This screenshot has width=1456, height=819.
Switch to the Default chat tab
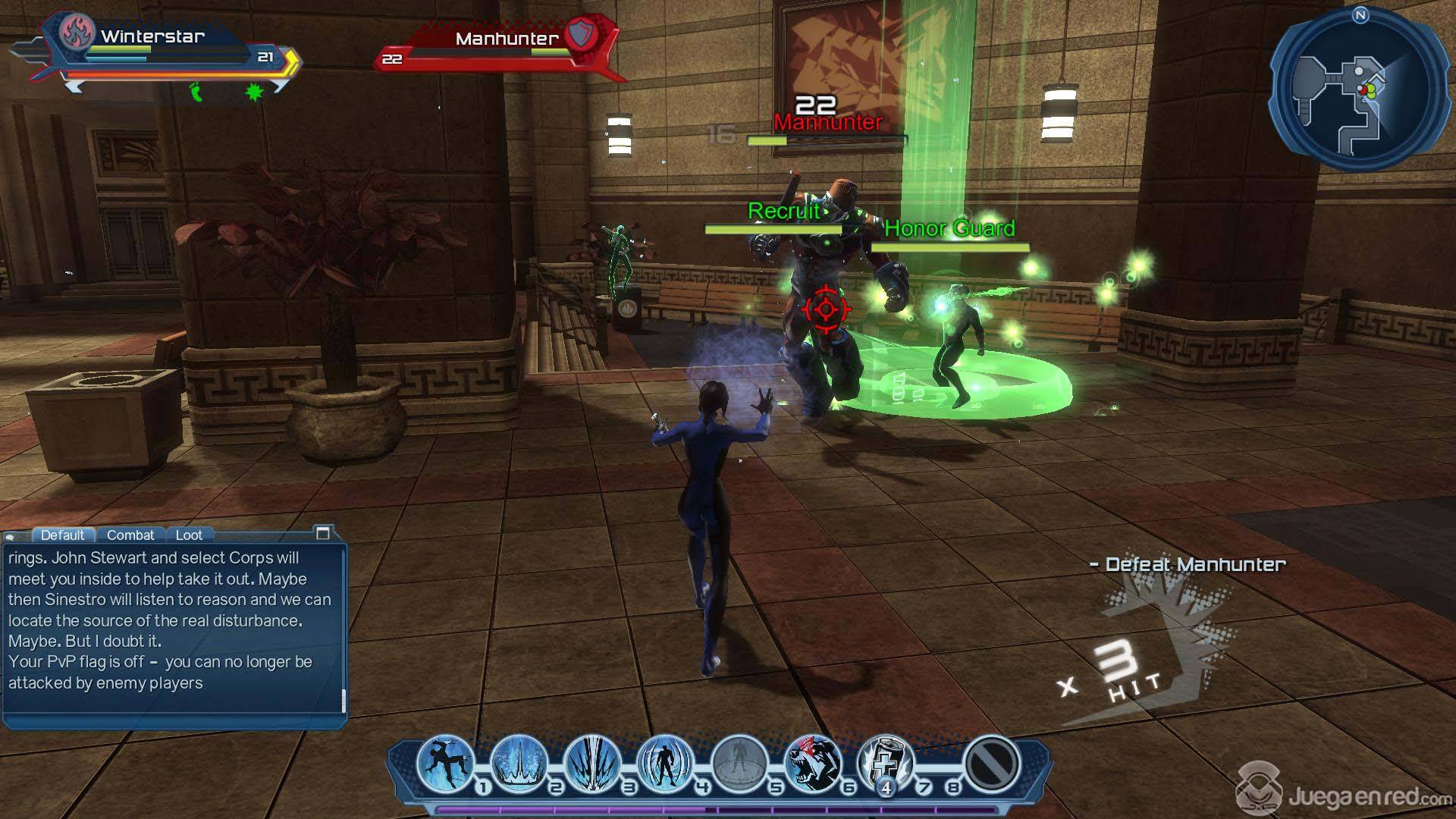pyautogui.click(x=62, y=535)
